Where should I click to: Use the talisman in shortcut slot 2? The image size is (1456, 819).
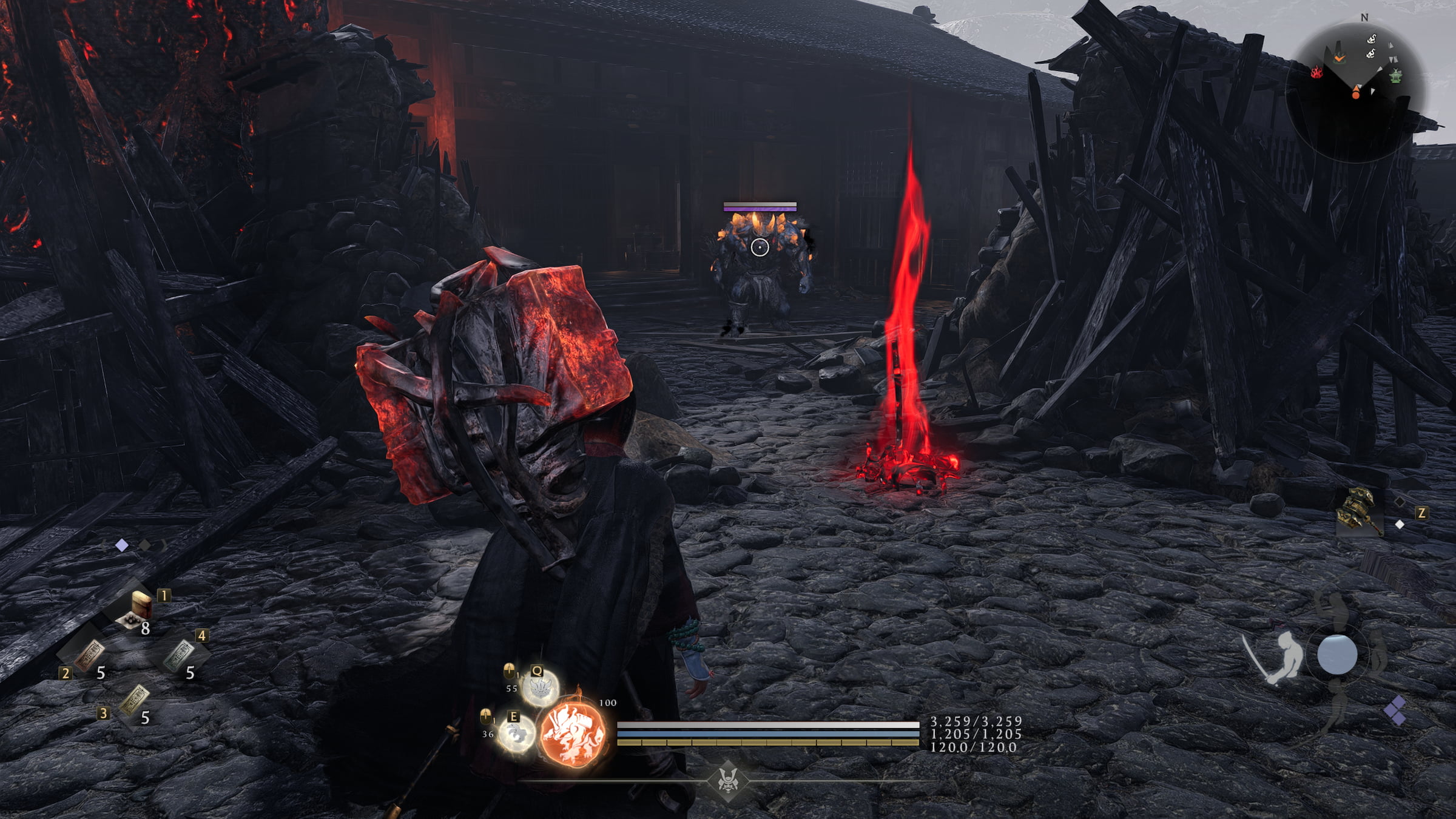(x=89, y=656)
